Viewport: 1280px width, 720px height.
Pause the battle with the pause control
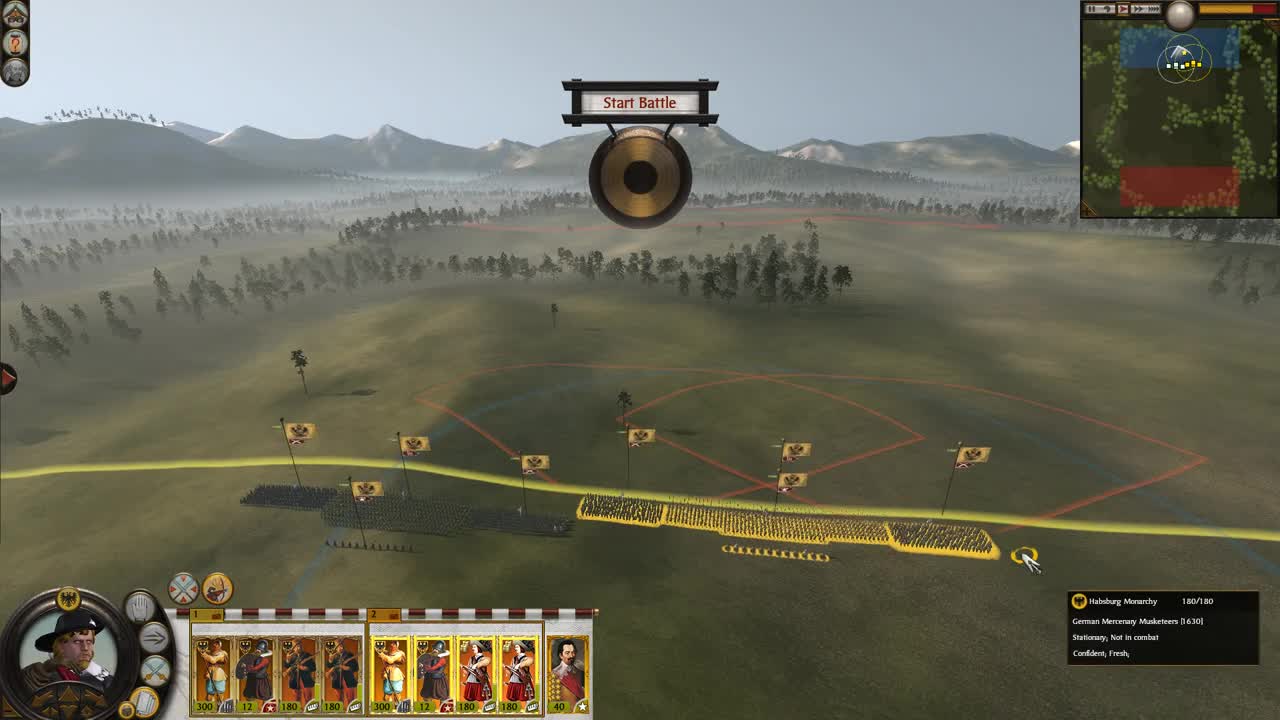tap(1092, 10)
